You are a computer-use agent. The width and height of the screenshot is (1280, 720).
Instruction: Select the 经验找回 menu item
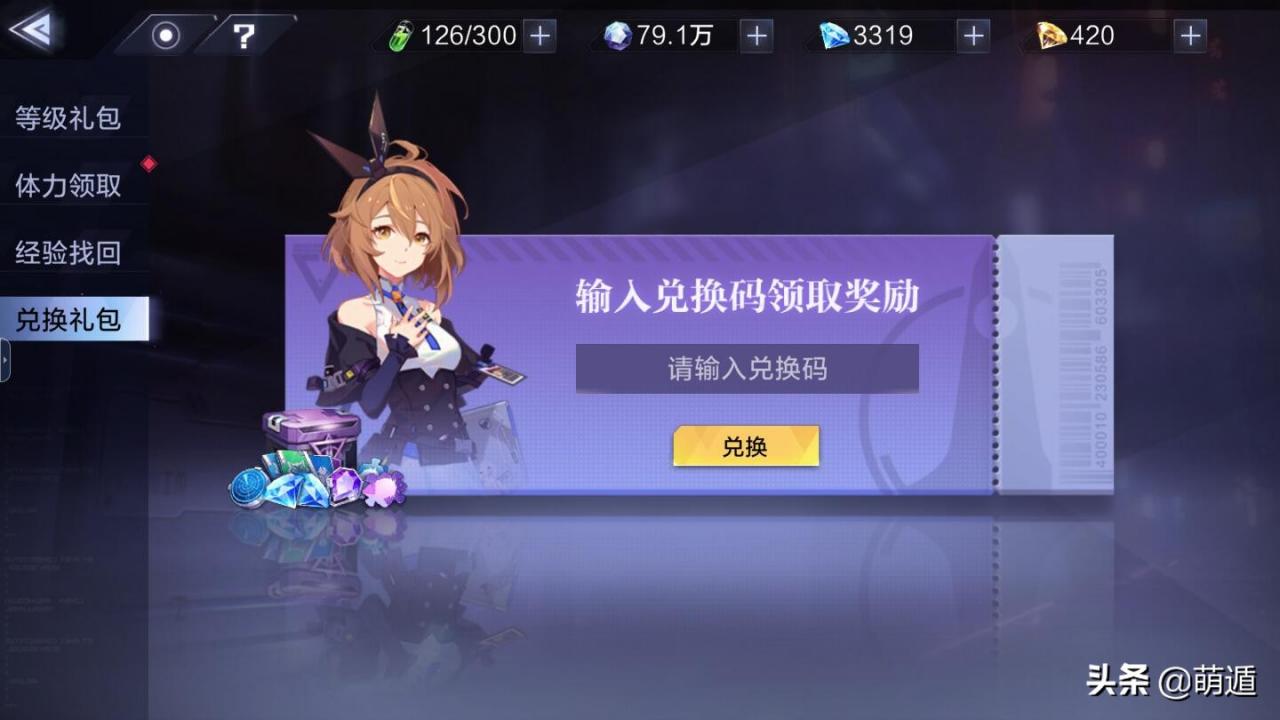[x=66, y=254]
